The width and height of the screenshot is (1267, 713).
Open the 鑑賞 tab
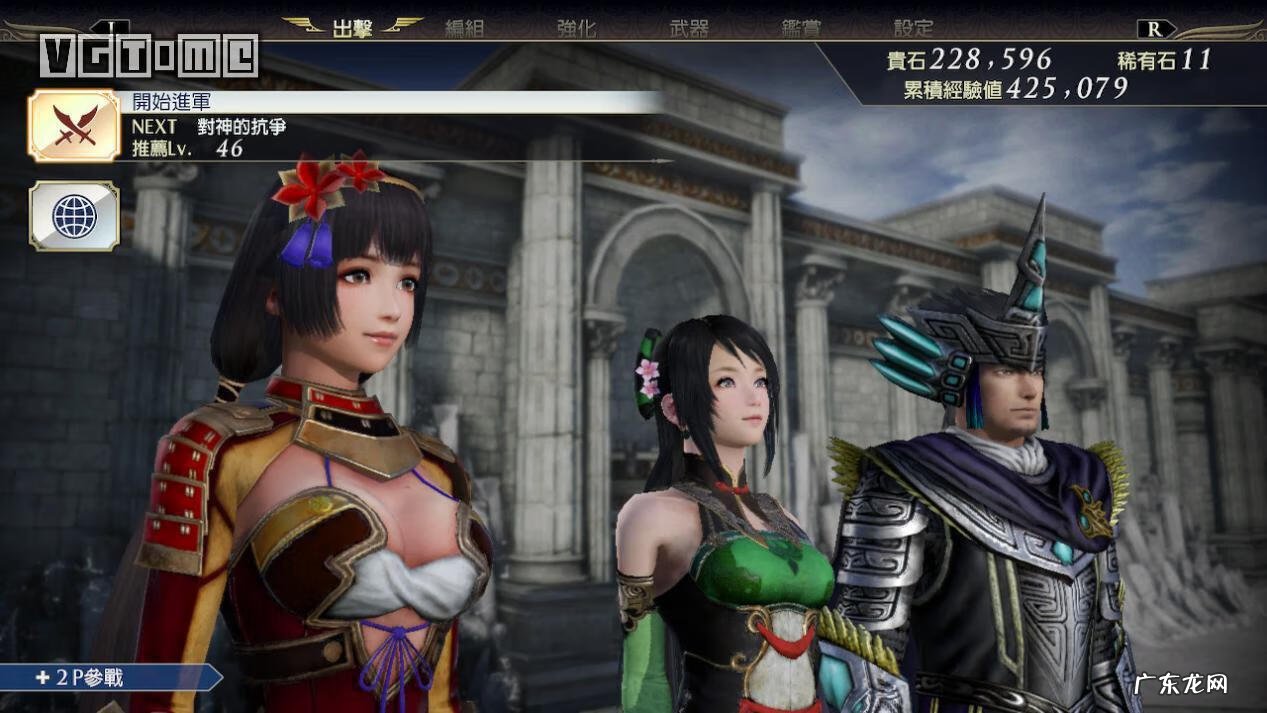[801, 28]
